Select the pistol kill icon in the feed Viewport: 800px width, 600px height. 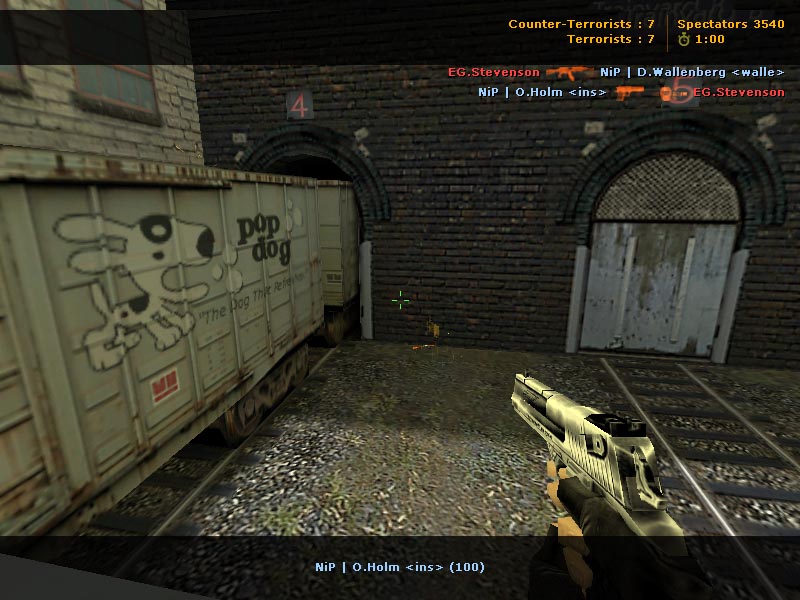[x=630, y=92]
